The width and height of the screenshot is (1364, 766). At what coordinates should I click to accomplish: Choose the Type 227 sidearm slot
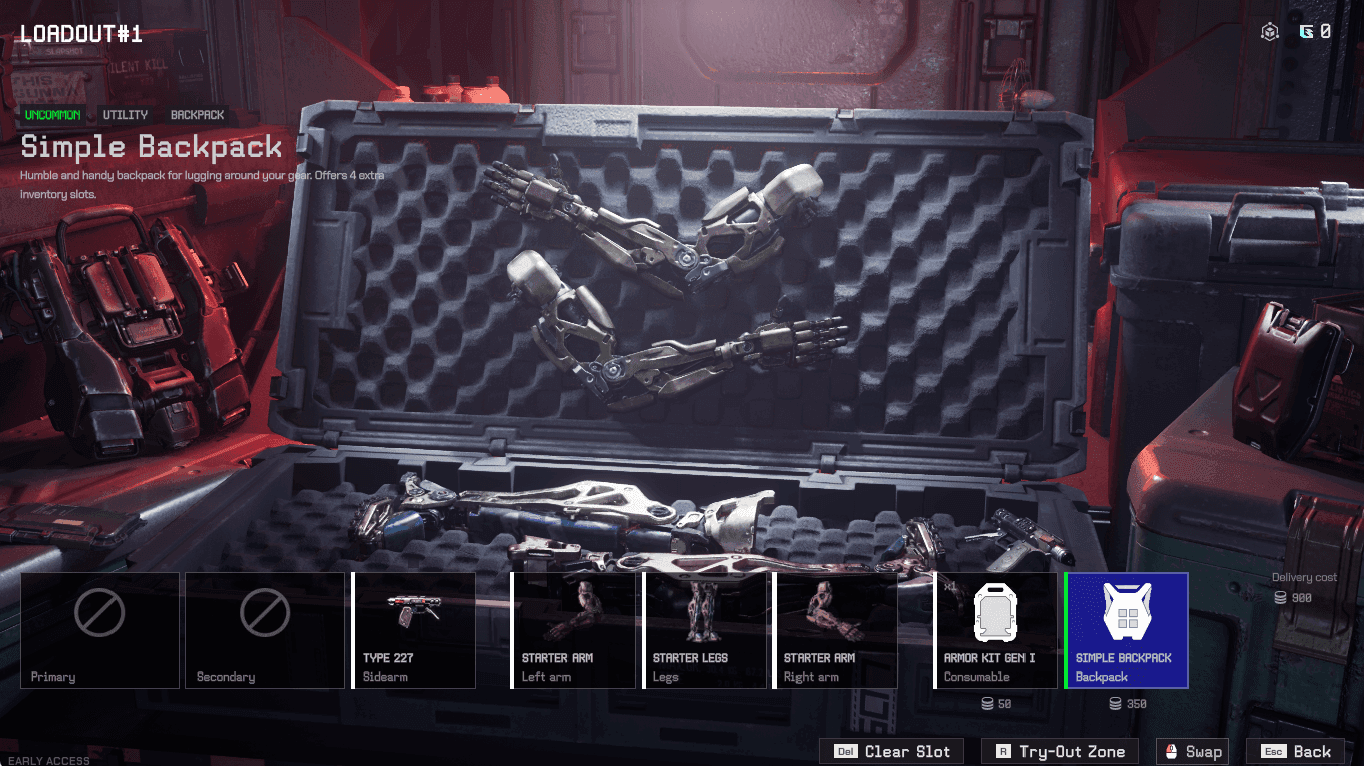coord(414,630)
